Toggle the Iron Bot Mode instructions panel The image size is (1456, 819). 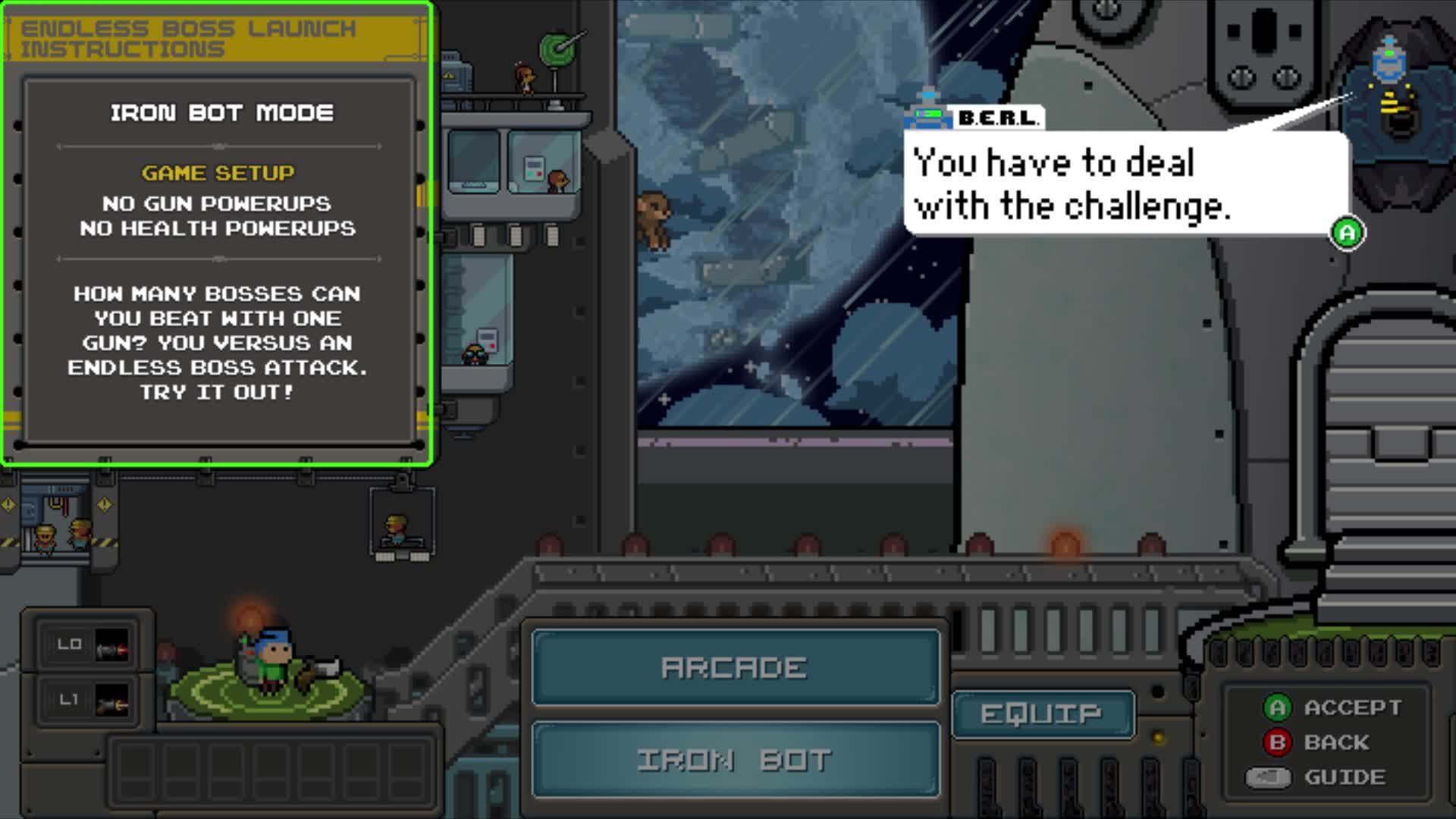220,114
